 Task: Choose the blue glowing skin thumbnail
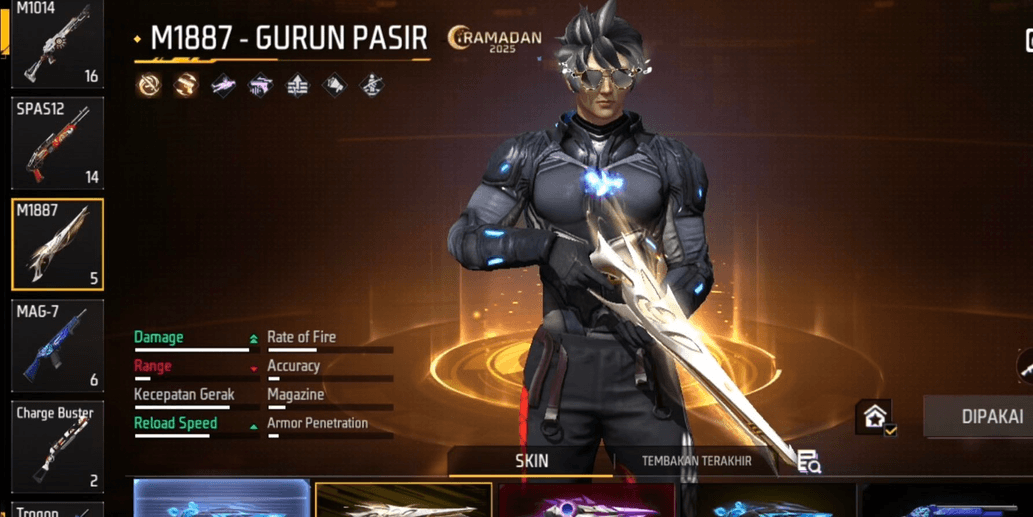click(x=222, y=499)
